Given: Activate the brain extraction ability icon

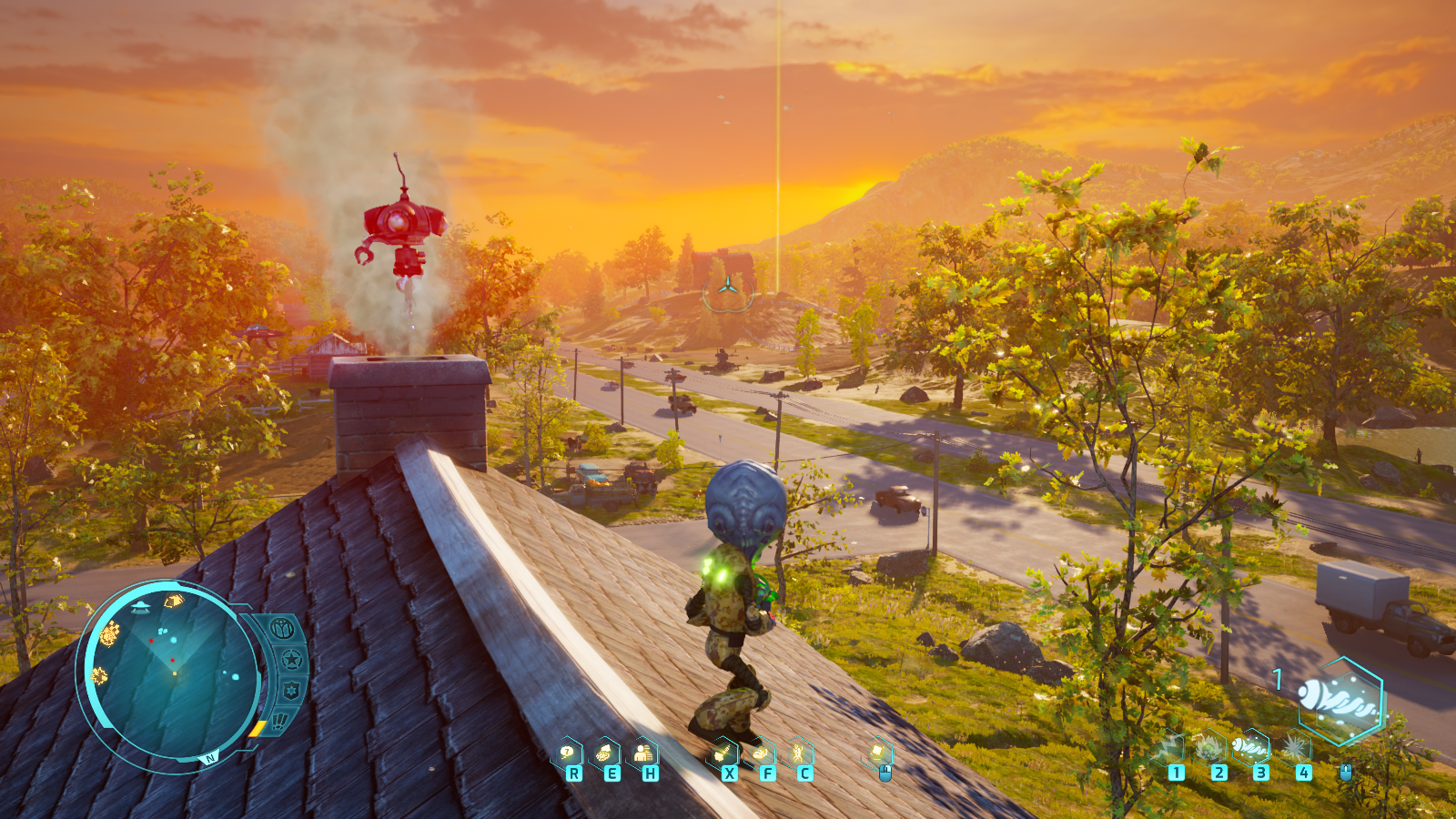Looking at the screenshot, I should coord(605,753).
